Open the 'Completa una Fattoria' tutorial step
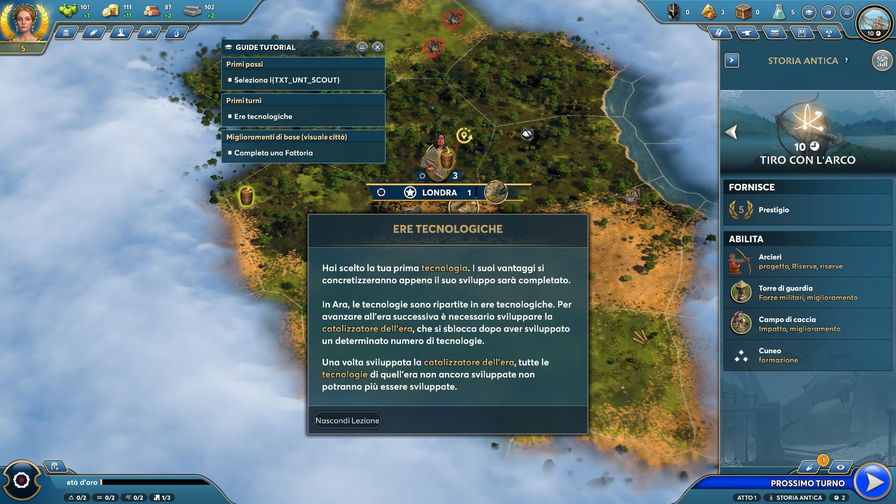 point(303,153)
